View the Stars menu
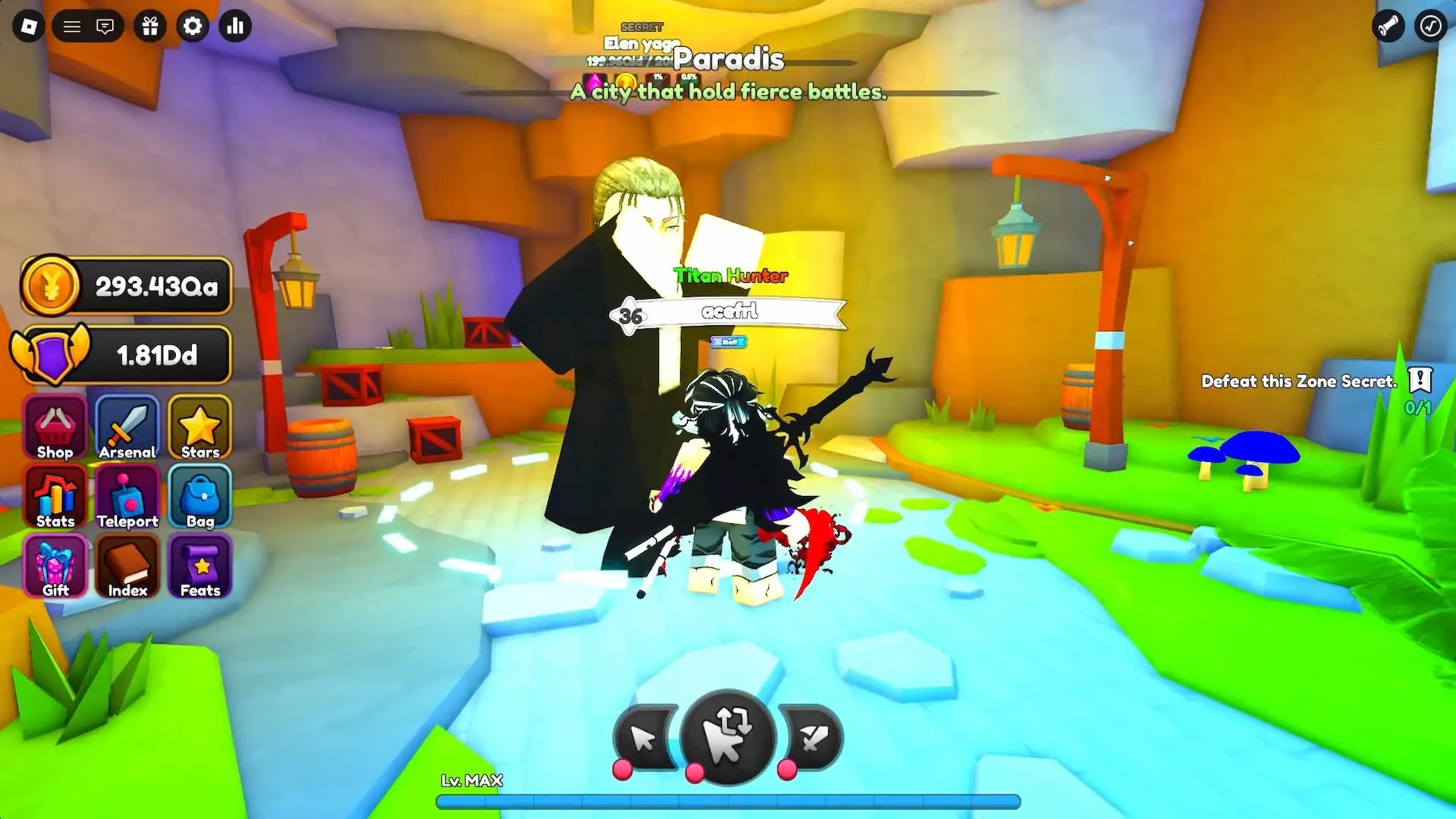1456x819 pixels. click(x=199, y=428)
